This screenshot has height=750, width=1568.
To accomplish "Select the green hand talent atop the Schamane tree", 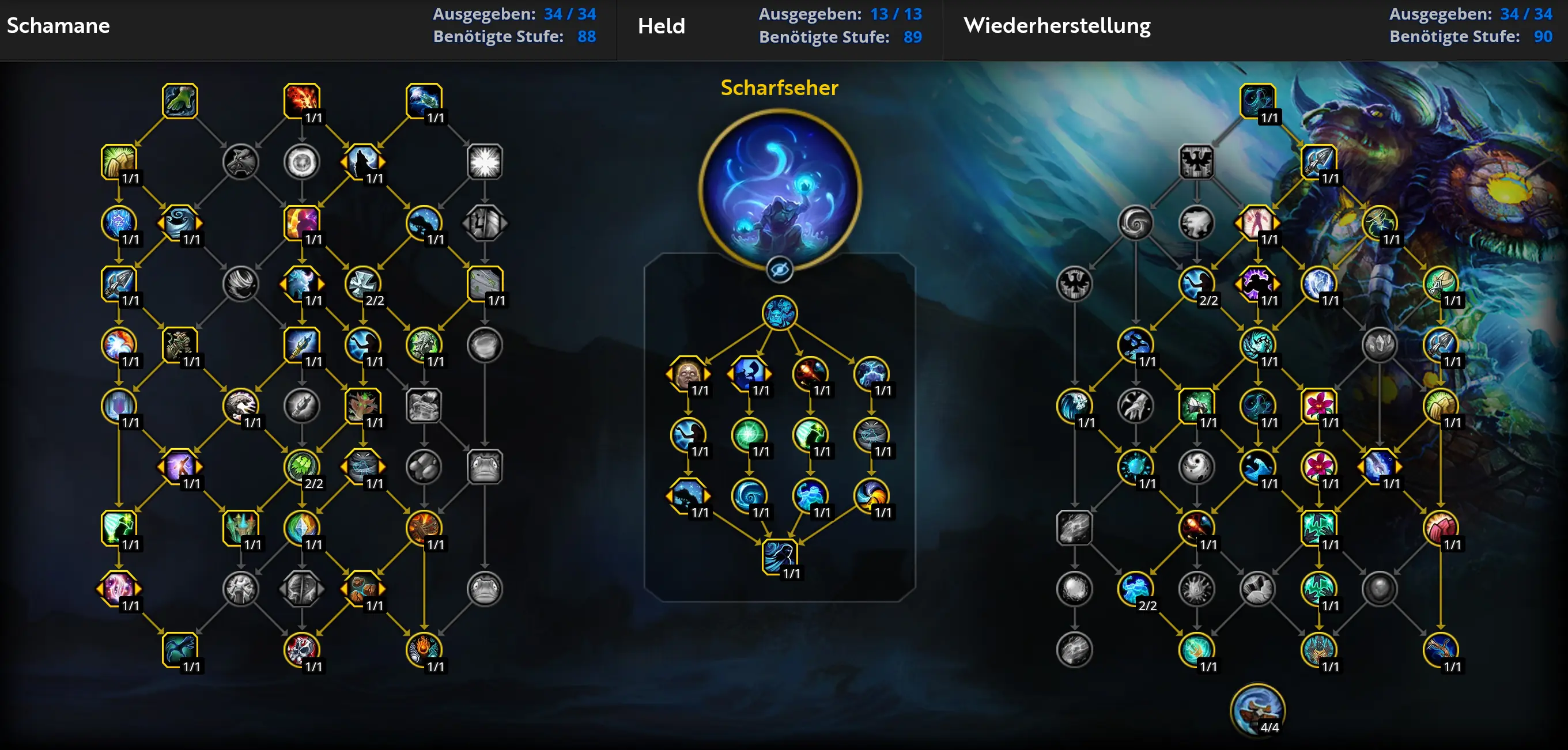I will (x=180, y=101).
